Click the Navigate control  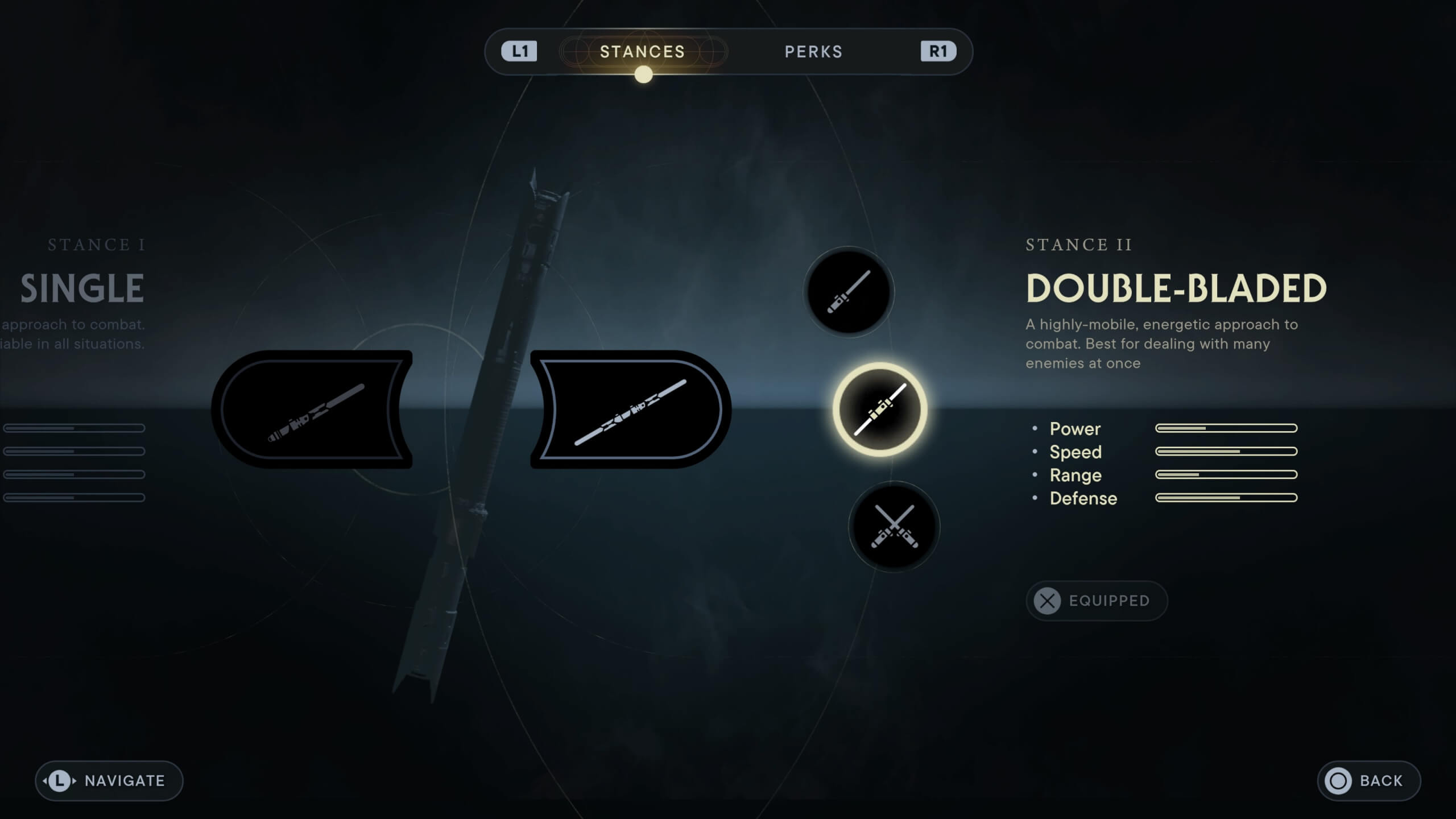(x=108, y=780)
